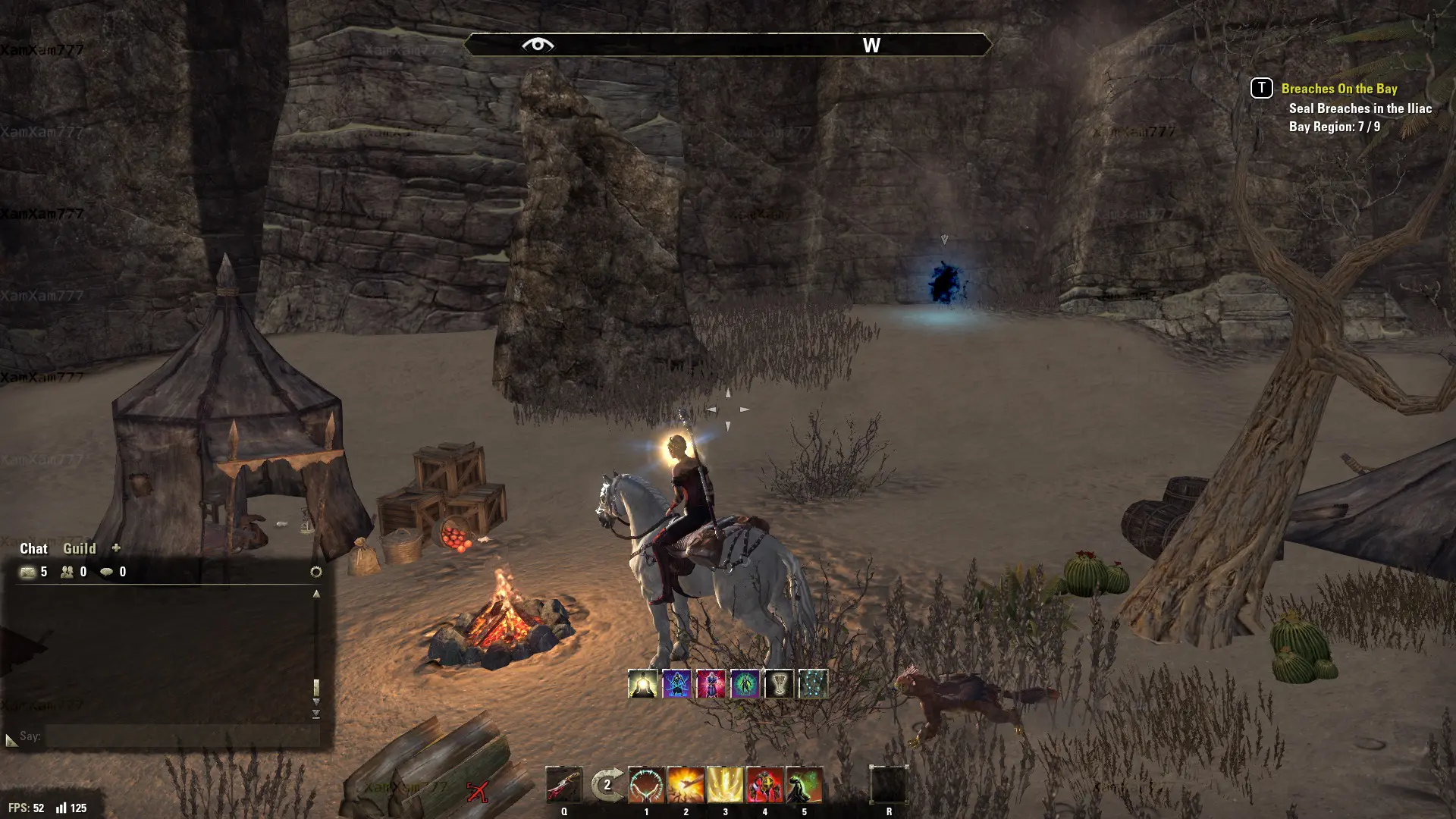Open the chat channel selector arrow
Screen dimensions: 1456x819
11,739
